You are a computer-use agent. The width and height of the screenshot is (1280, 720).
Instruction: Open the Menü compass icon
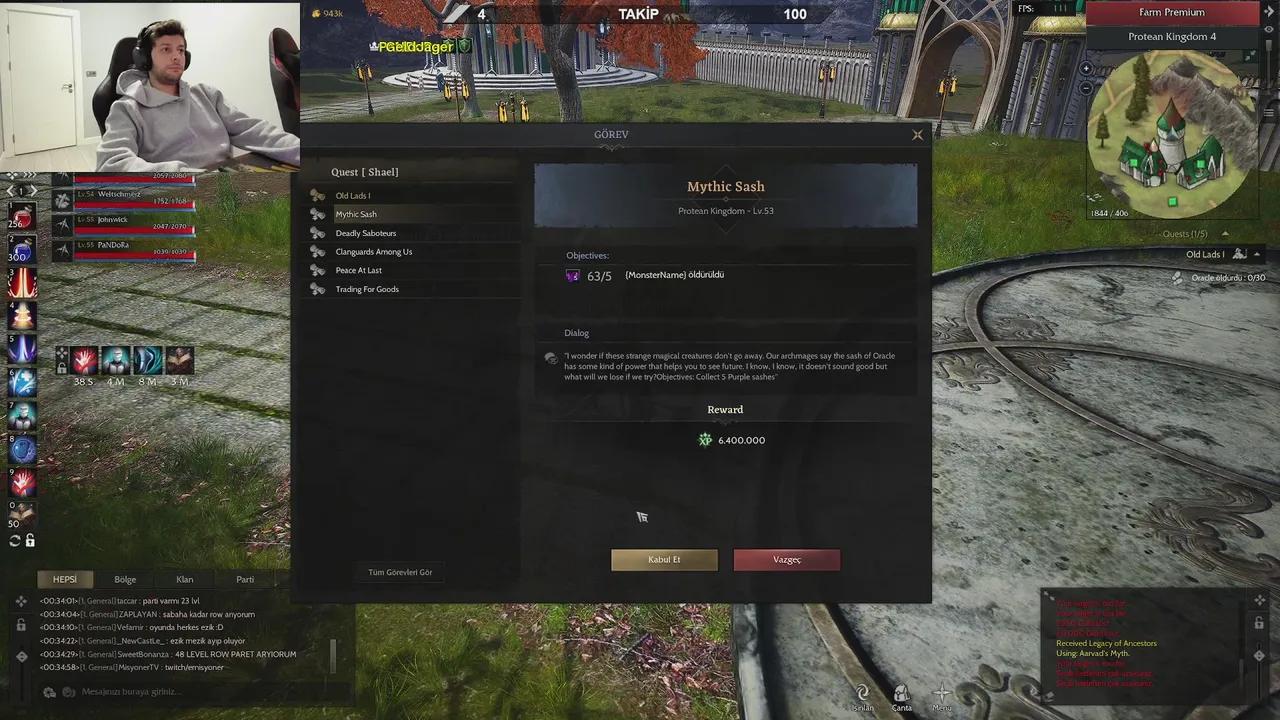pyautogui.click(x=941, y=693)
